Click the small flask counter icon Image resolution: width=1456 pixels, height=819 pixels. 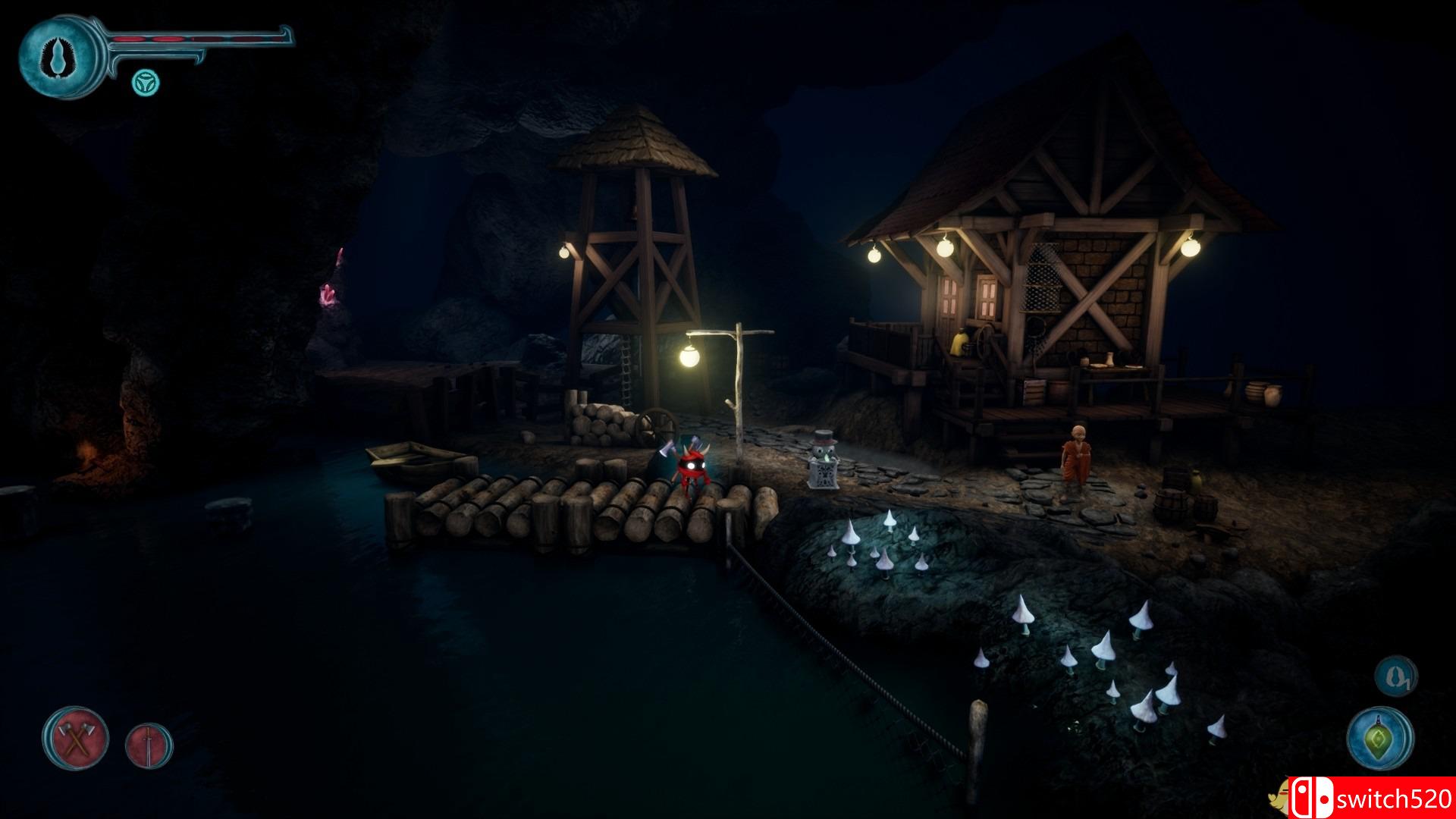click(x=1395, y=676)
